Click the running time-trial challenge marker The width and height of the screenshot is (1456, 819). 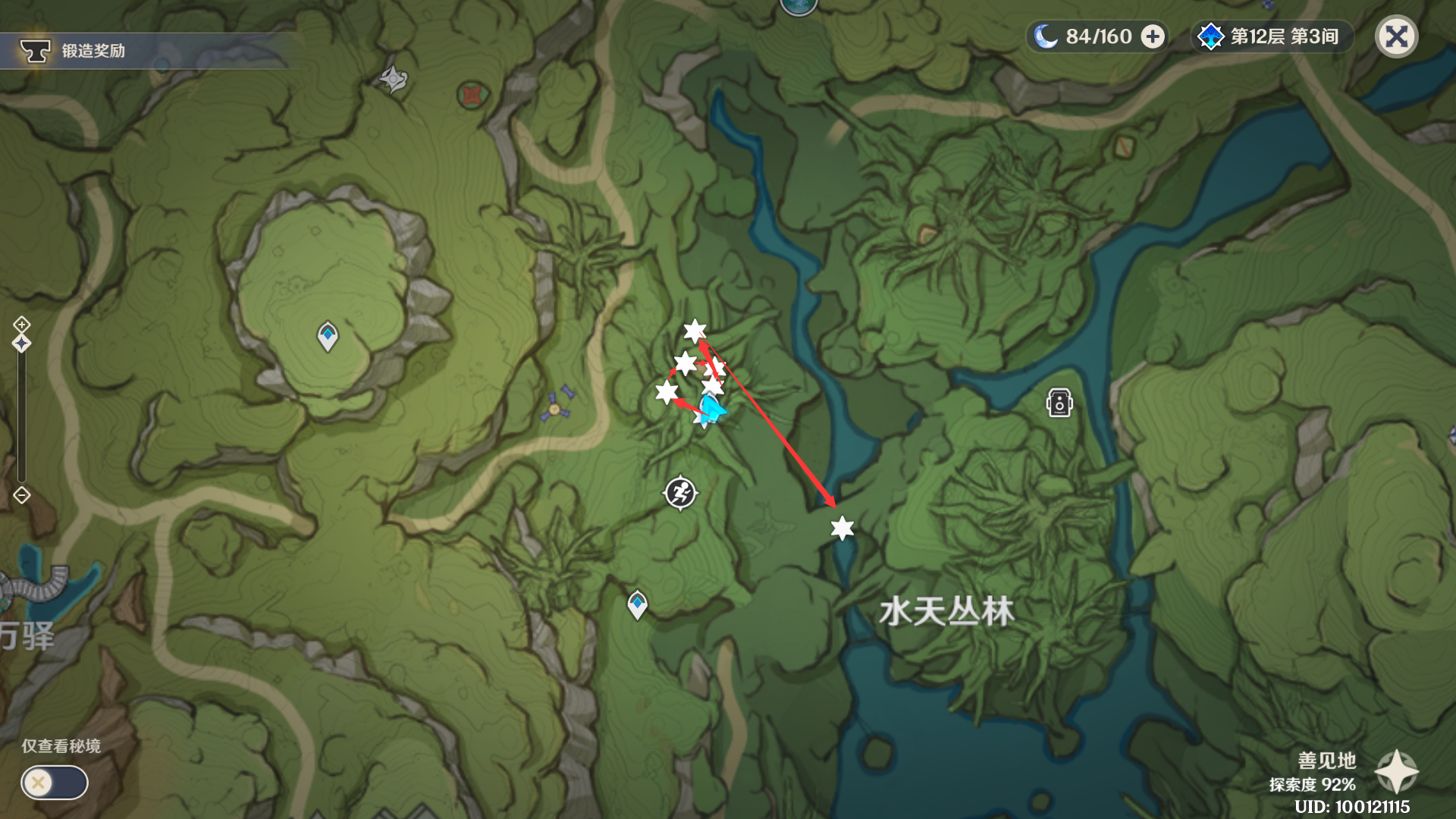680,493
